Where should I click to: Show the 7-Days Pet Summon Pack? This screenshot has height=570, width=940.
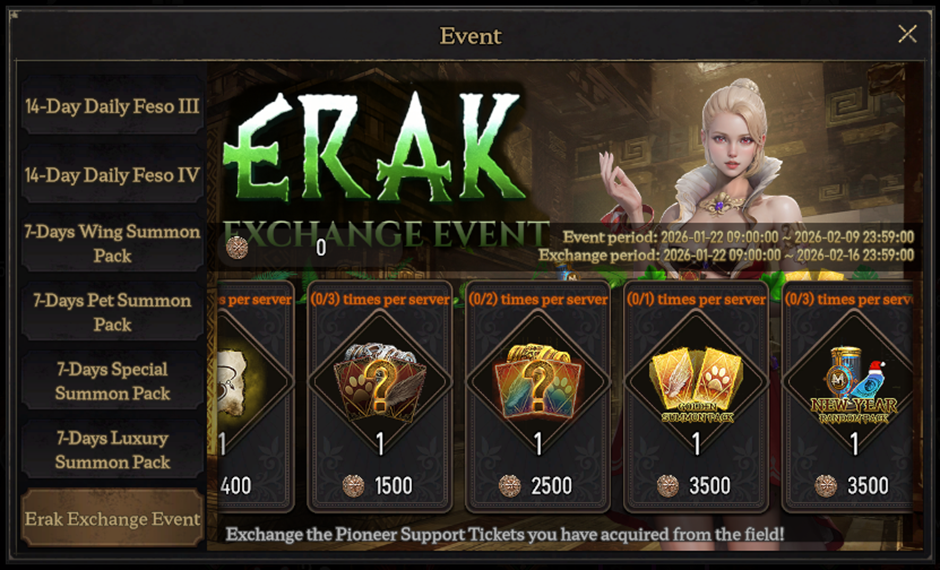(x=112, y=312)
